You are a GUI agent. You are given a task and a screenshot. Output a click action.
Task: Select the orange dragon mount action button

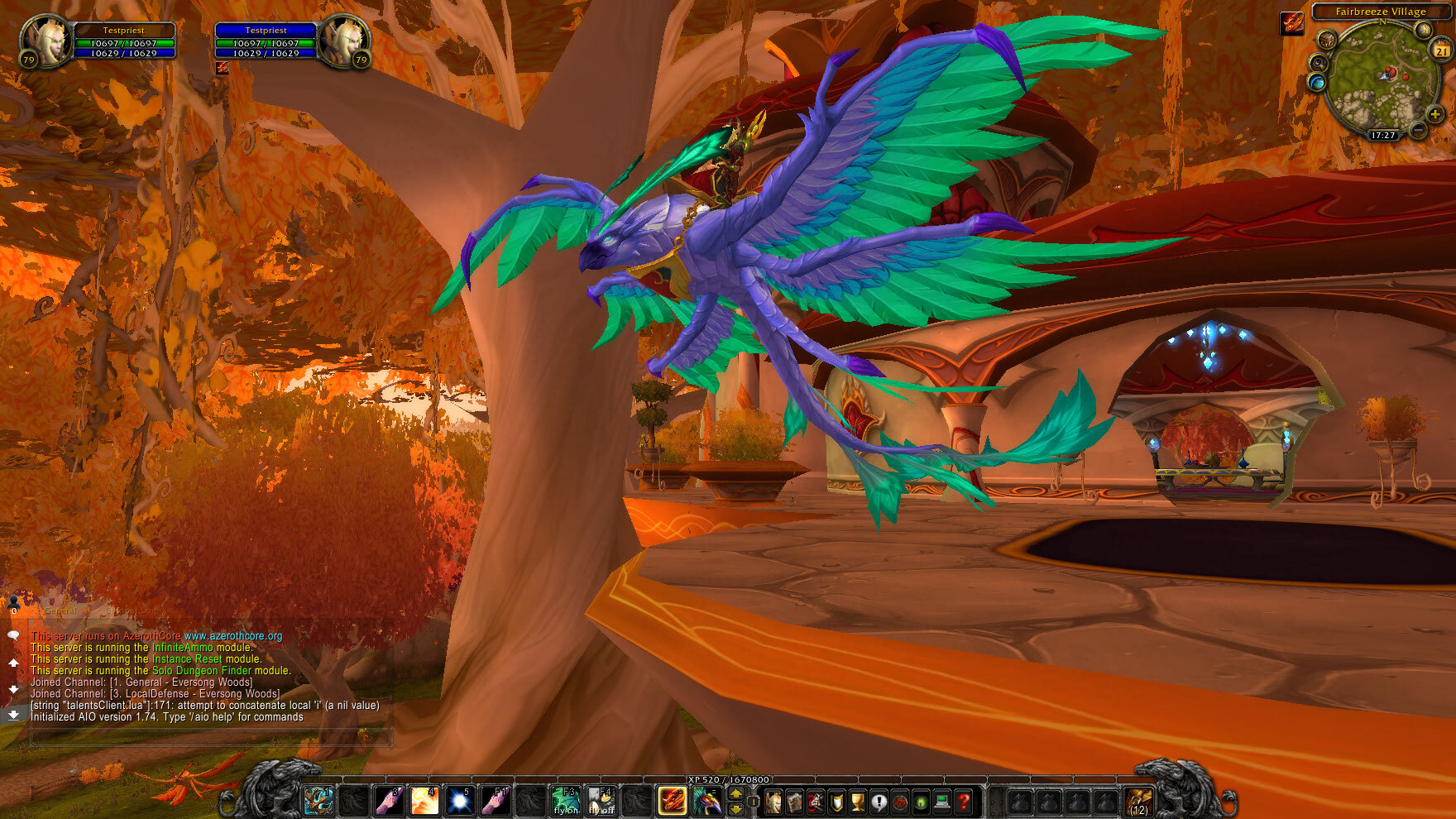tap(673, 801)
